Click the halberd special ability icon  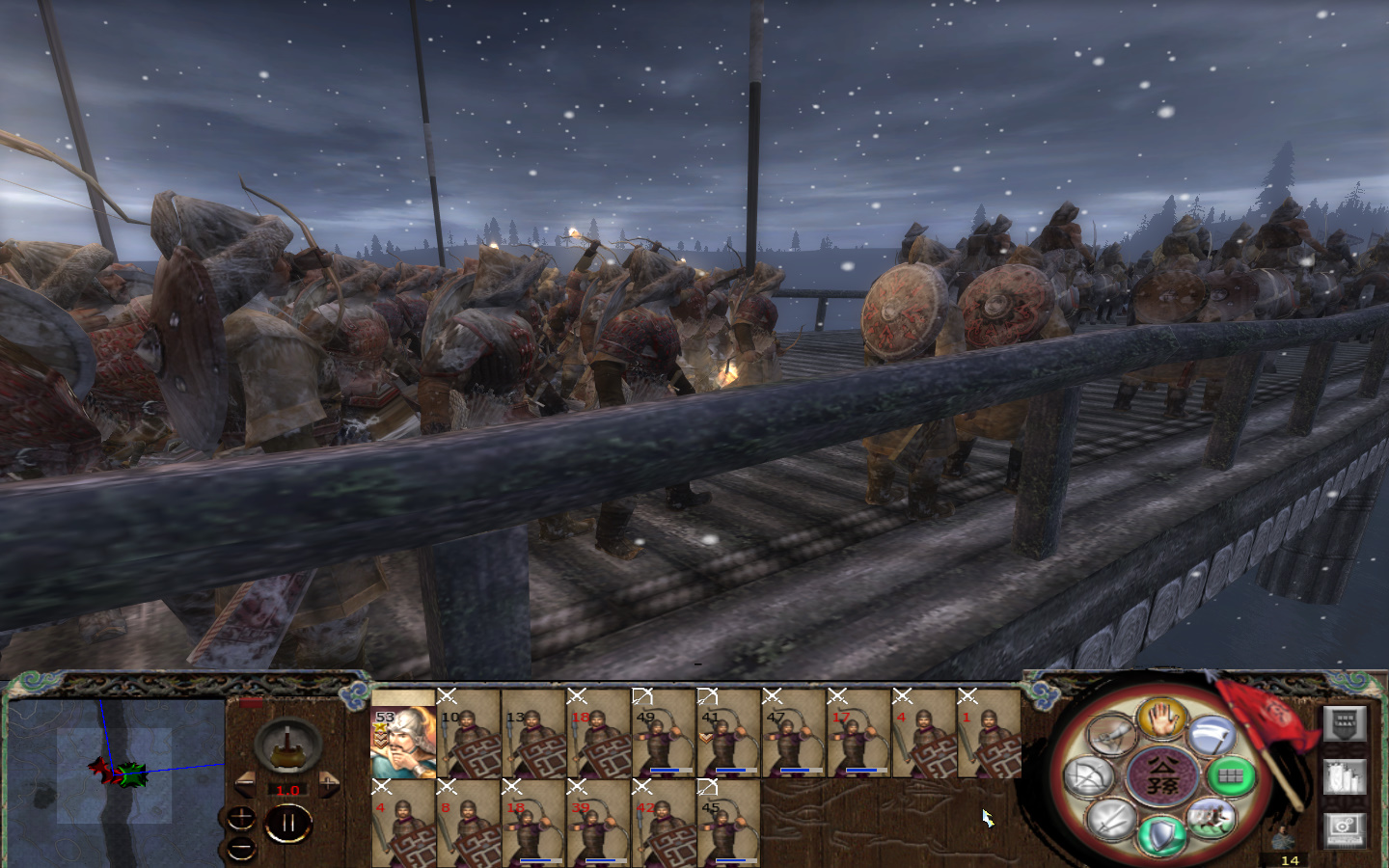click(x=1212, y=735)
